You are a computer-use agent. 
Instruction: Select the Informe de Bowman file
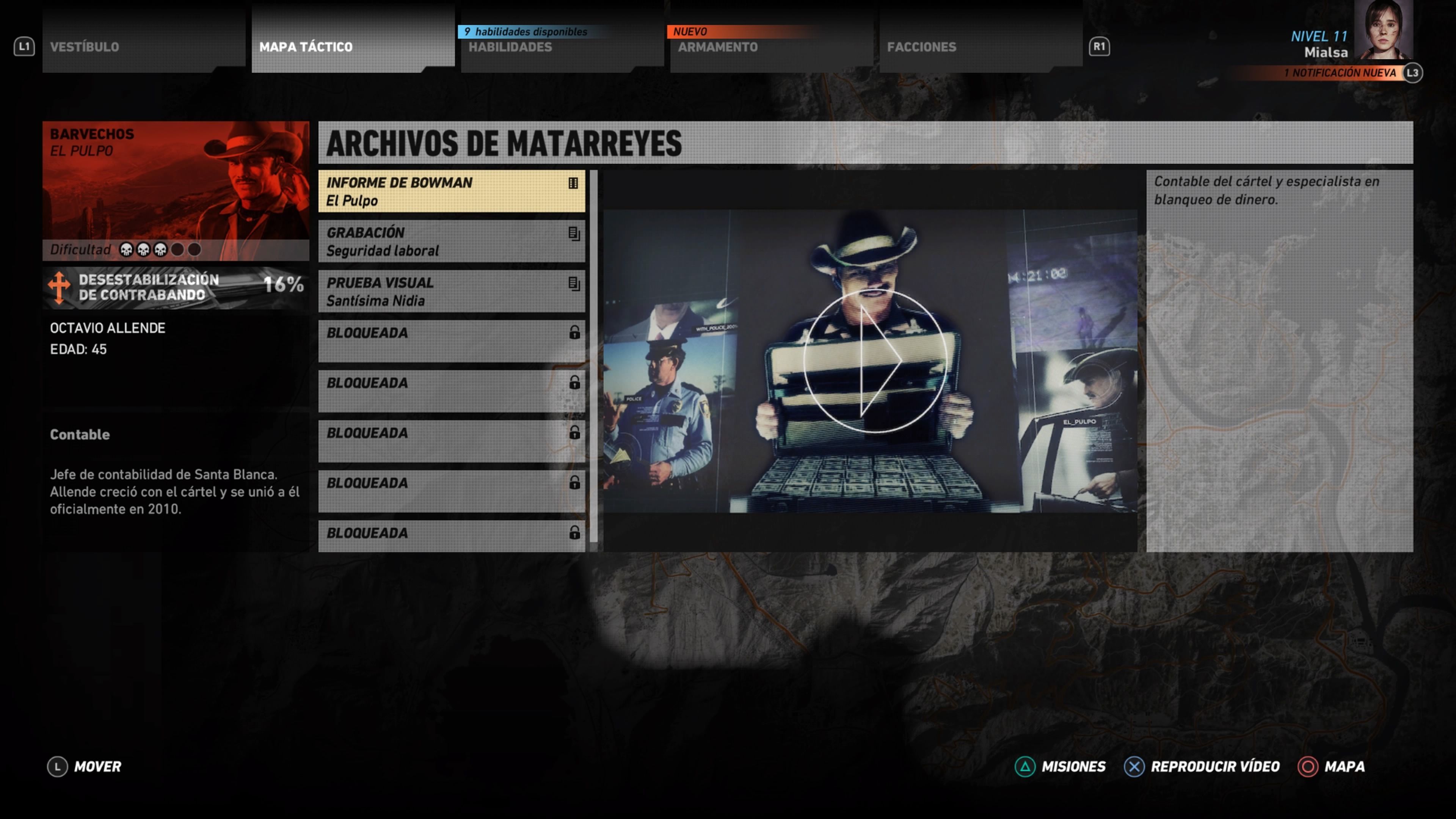coord(451,191)
